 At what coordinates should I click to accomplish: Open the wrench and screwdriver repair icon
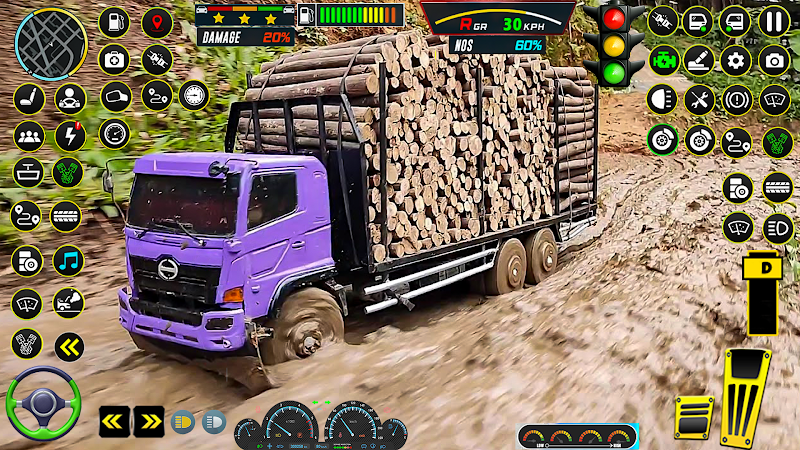pyautogui.click(x=699, y=99)
